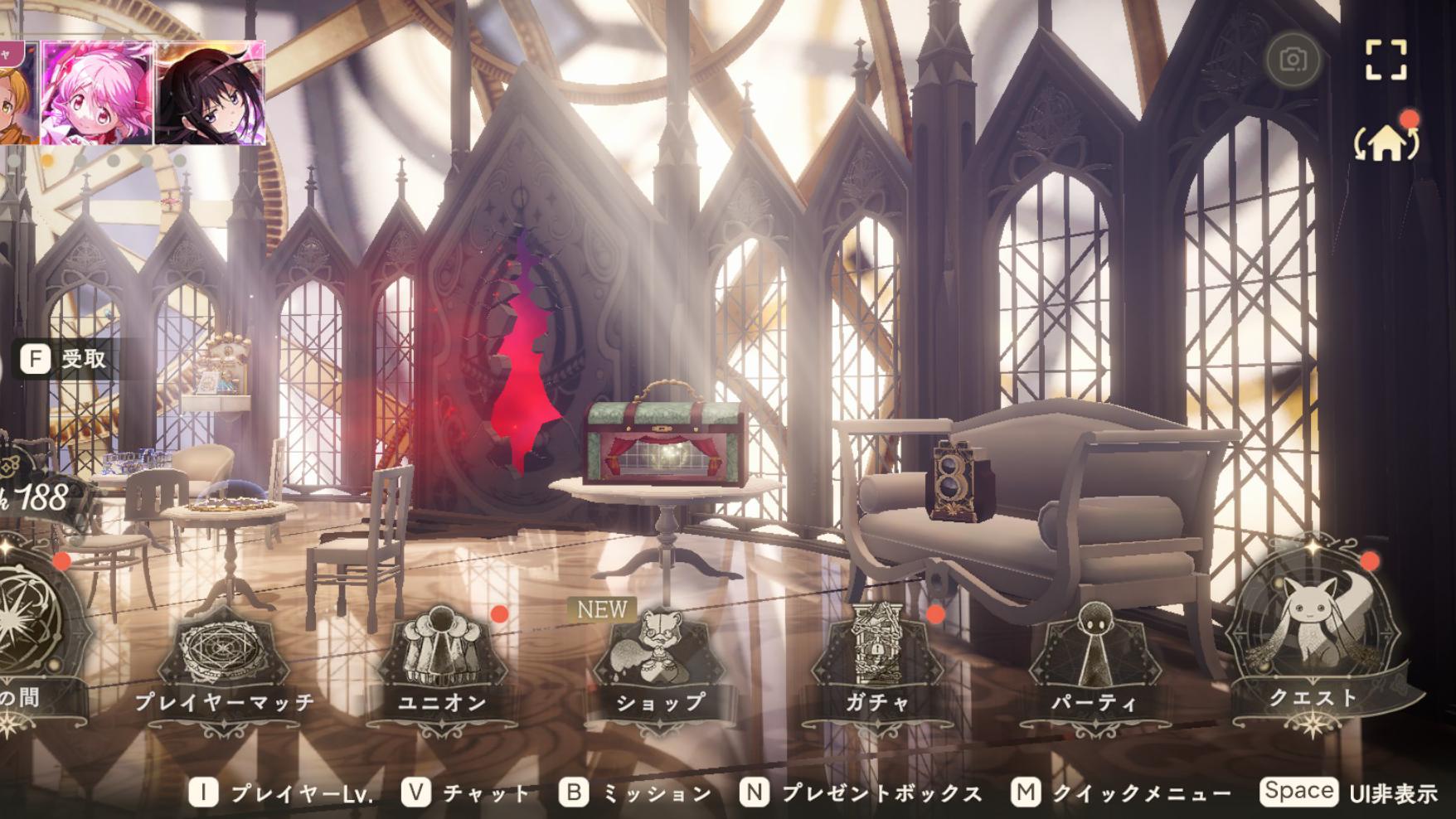Open the ガチャ (Gacha) menu
The height and width of the screenshot is (819, 1456).
pyautogui.click(x=877, y=663)
